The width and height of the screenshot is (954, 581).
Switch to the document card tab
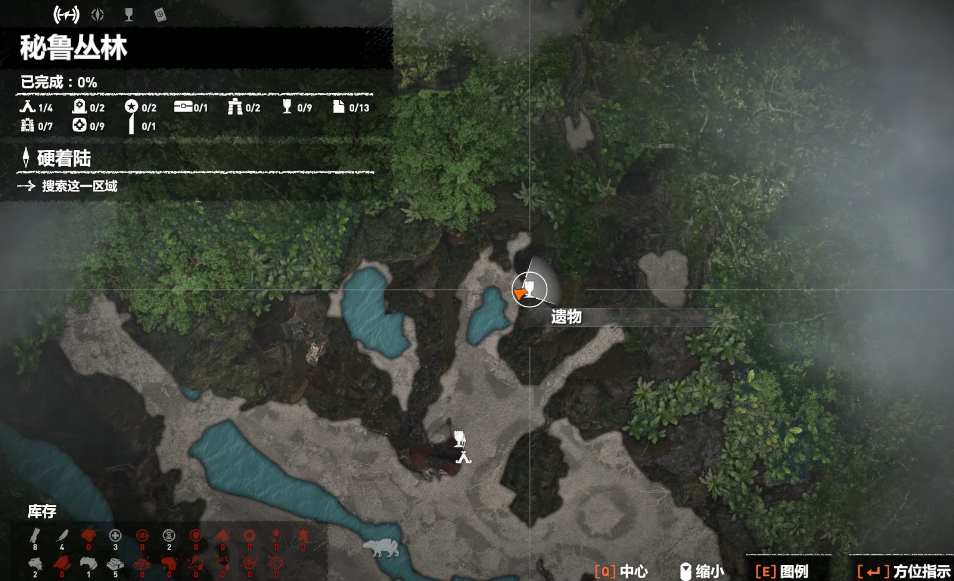point(160,15)
